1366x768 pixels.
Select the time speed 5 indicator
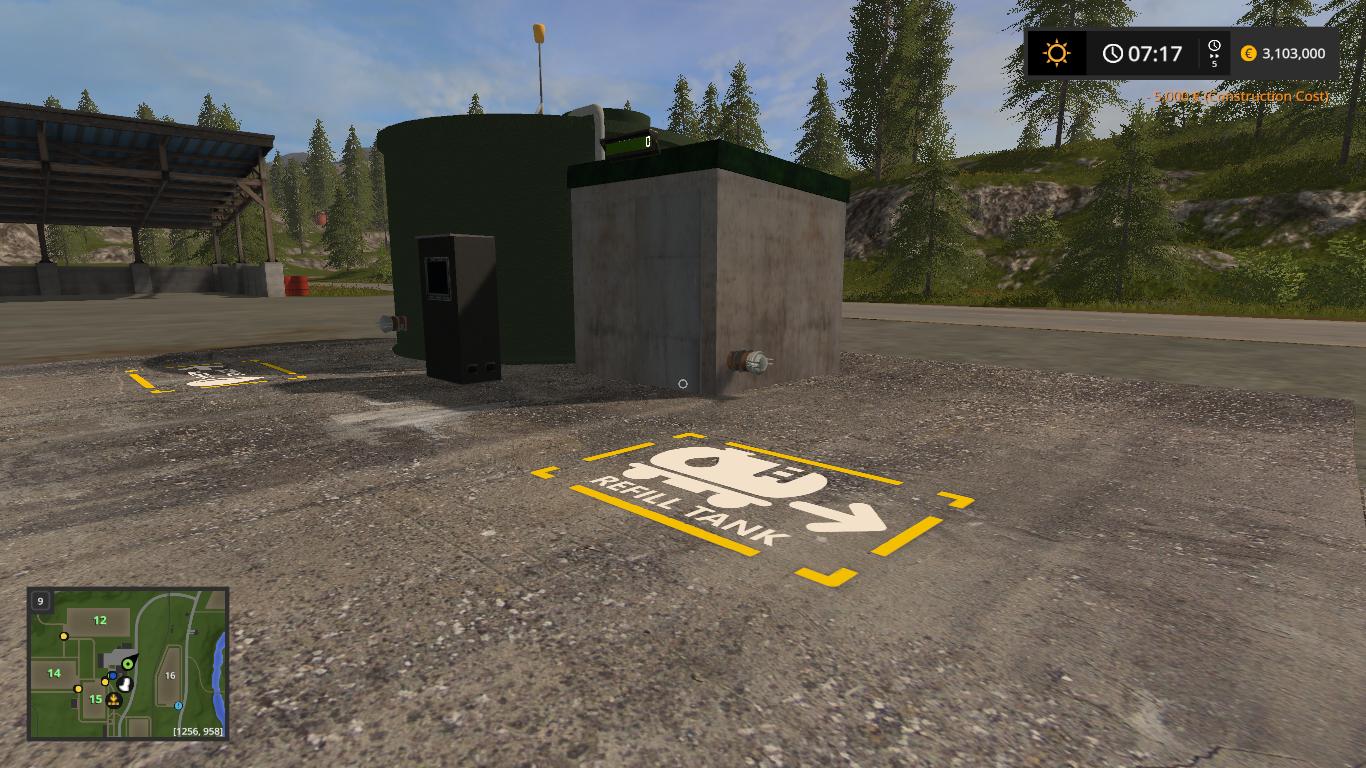pos(1216,65)
